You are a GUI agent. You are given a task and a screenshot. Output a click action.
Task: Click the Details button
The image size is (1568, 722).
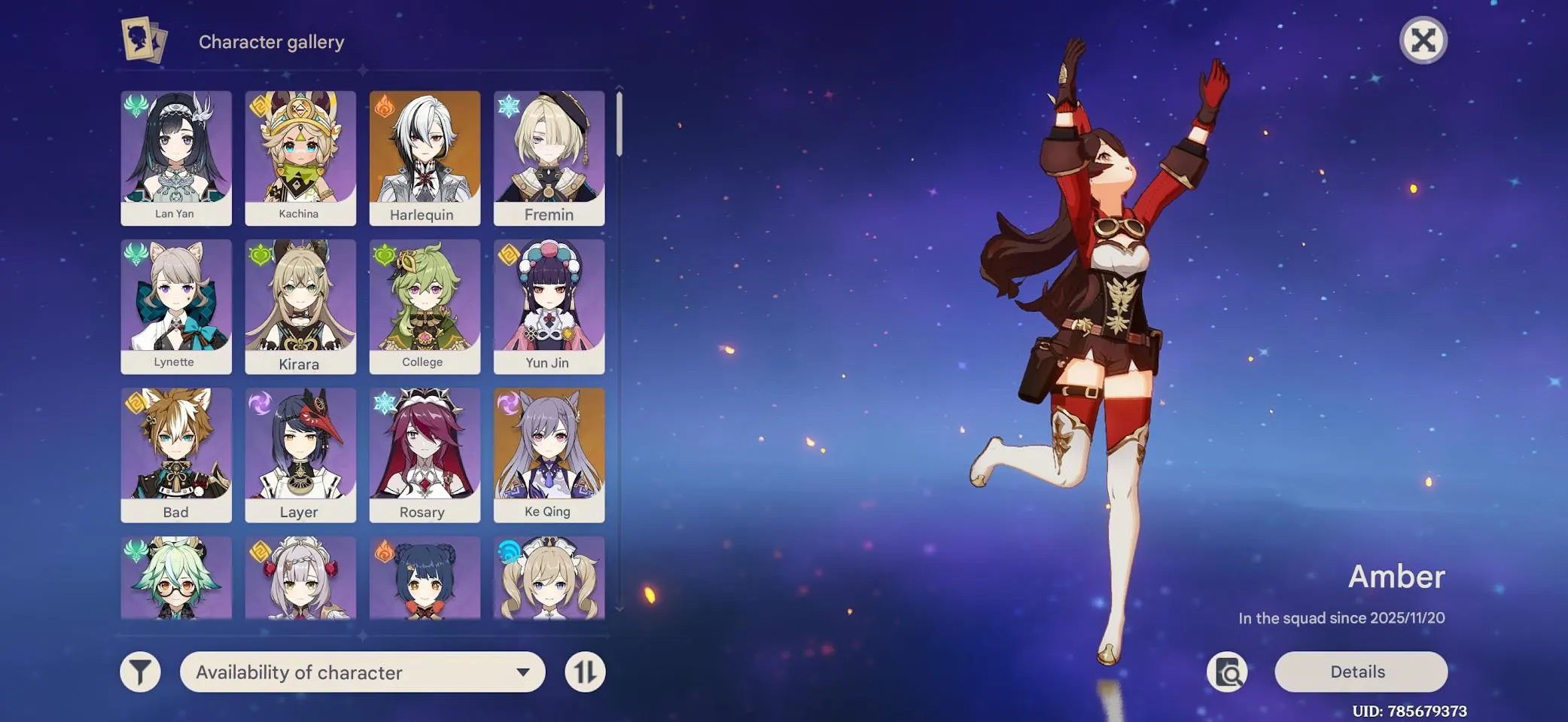[x=1359, y=671]
